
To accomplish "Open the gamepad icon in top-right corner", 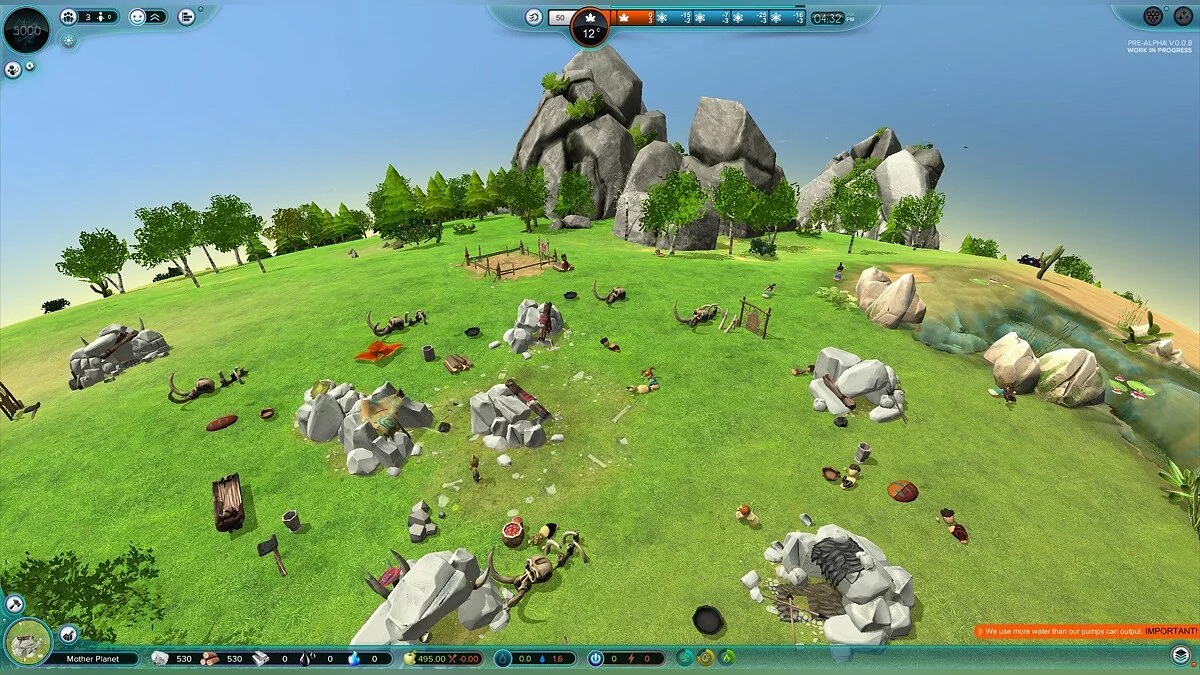I will pyautogui.click(x=1153, y=16).
